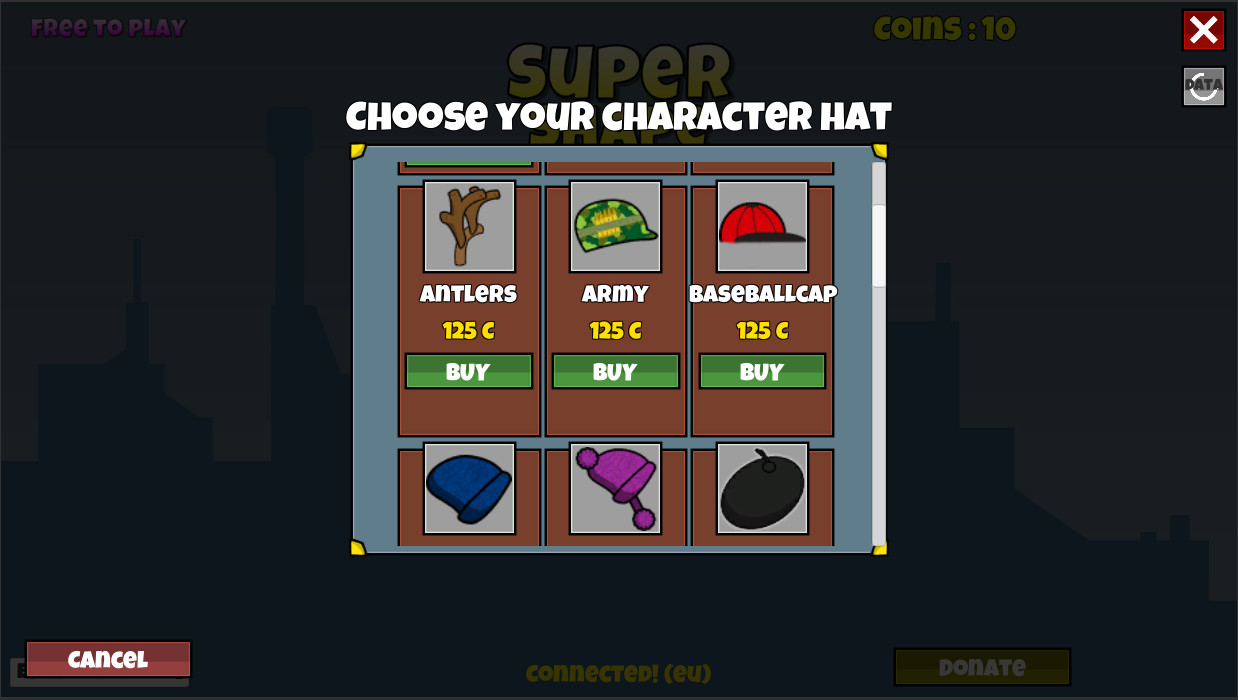
Task: Select the red Baseballcap thumbnail
Action: point(762,226)
